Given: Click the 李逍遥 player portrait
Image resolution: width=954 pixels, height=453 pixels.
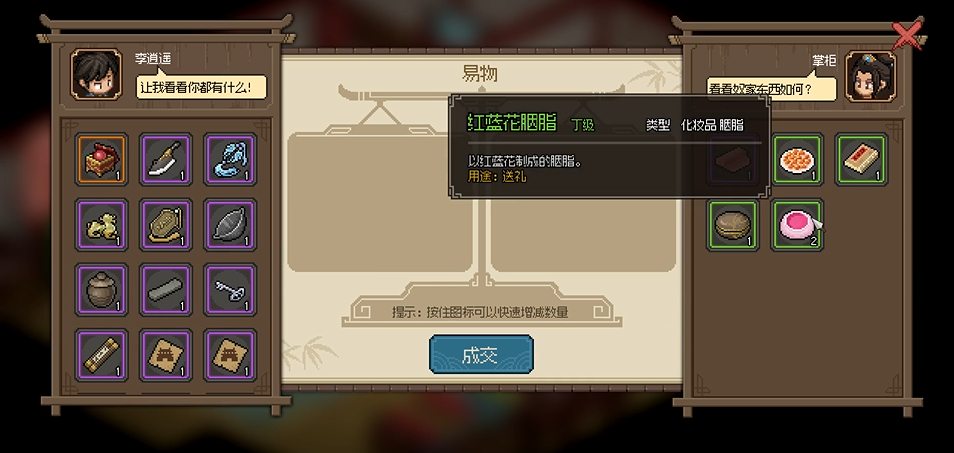Looking at the screenshot, I should [96, 75].
